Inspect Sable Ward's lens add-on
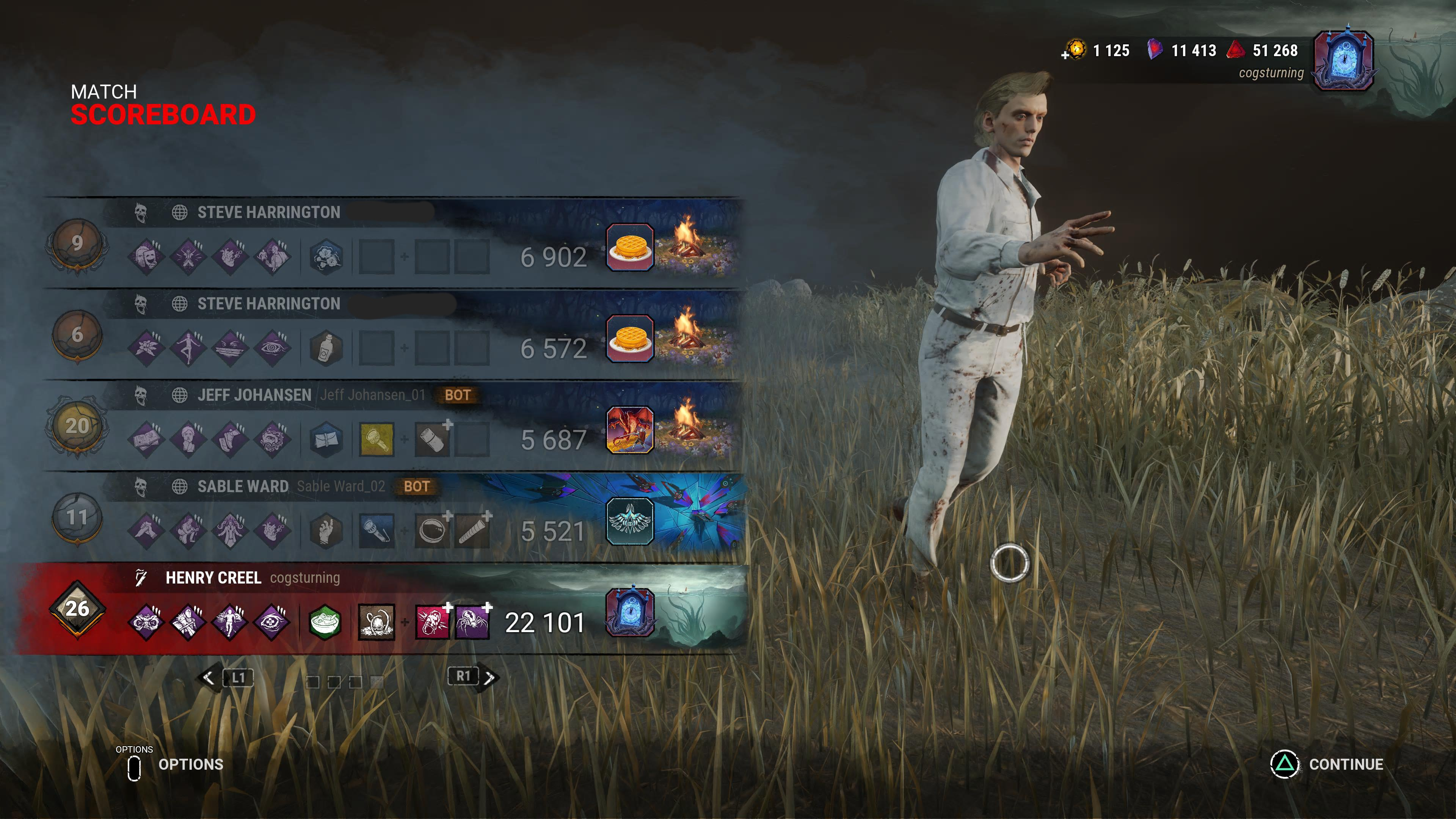Image resolution: width=1456 pixels, height=819 pixels. 432,531
